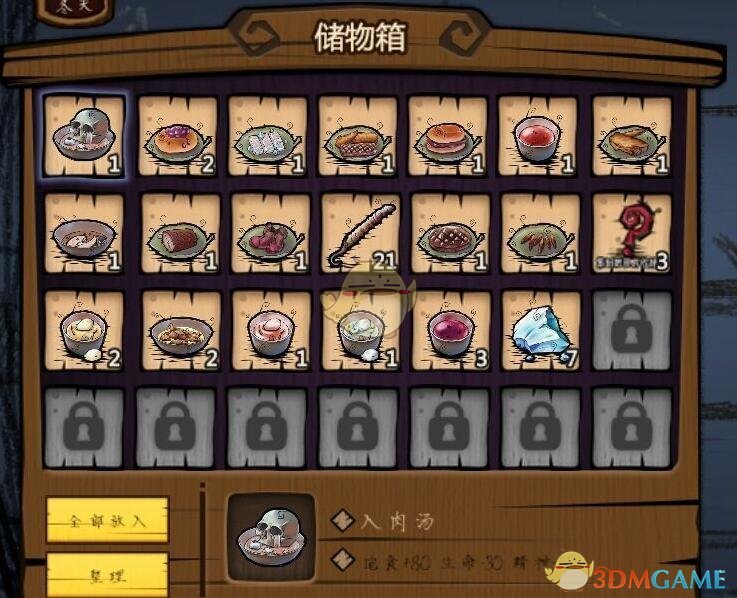Click the 整理 (sort) button
737x598 pixels.
[107, 575]
